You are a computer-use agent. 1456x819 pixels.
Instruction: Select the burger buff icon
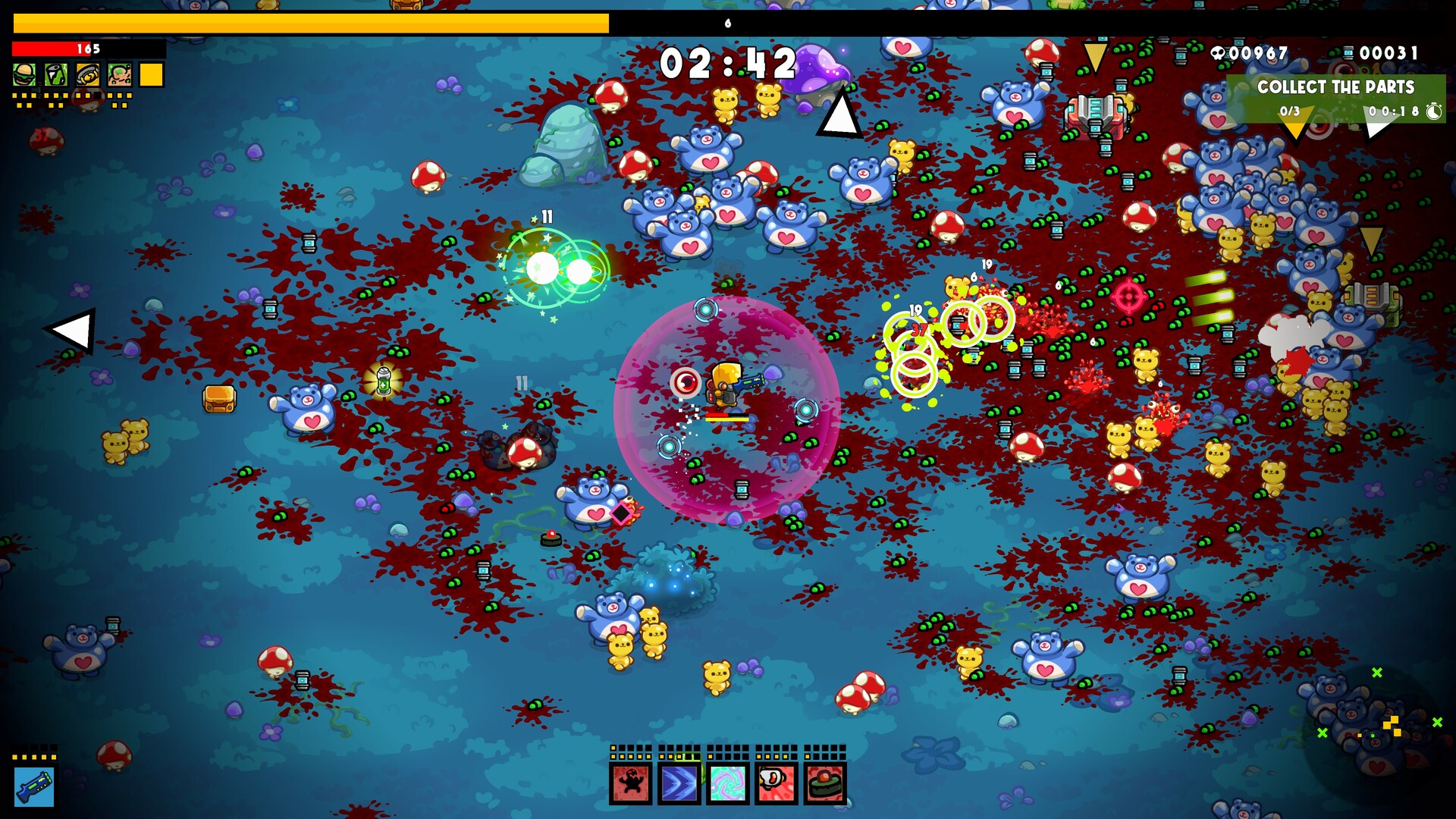(24, 74)
